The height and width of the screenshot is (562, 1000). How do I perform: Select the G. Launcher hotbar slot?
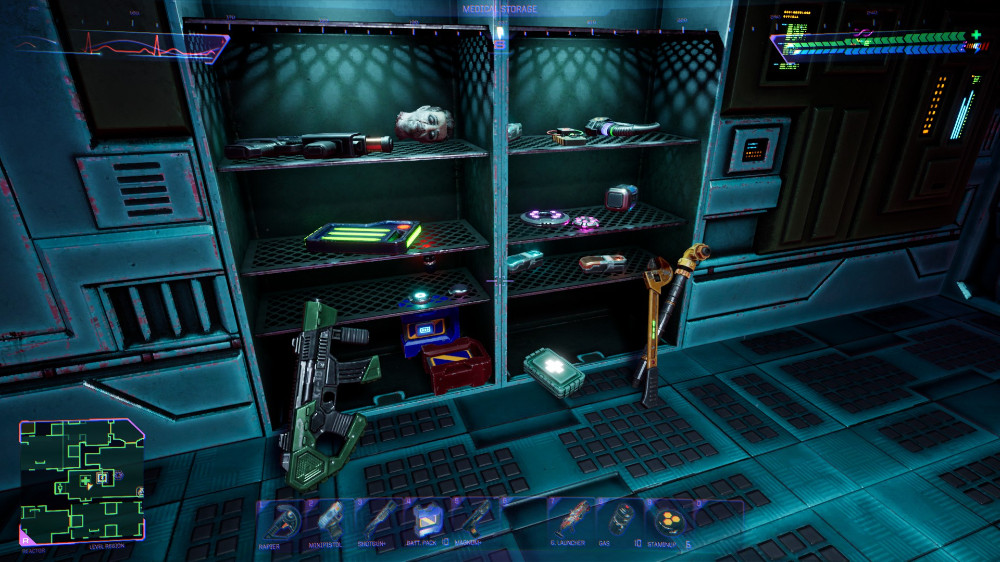tap(573, 520)
